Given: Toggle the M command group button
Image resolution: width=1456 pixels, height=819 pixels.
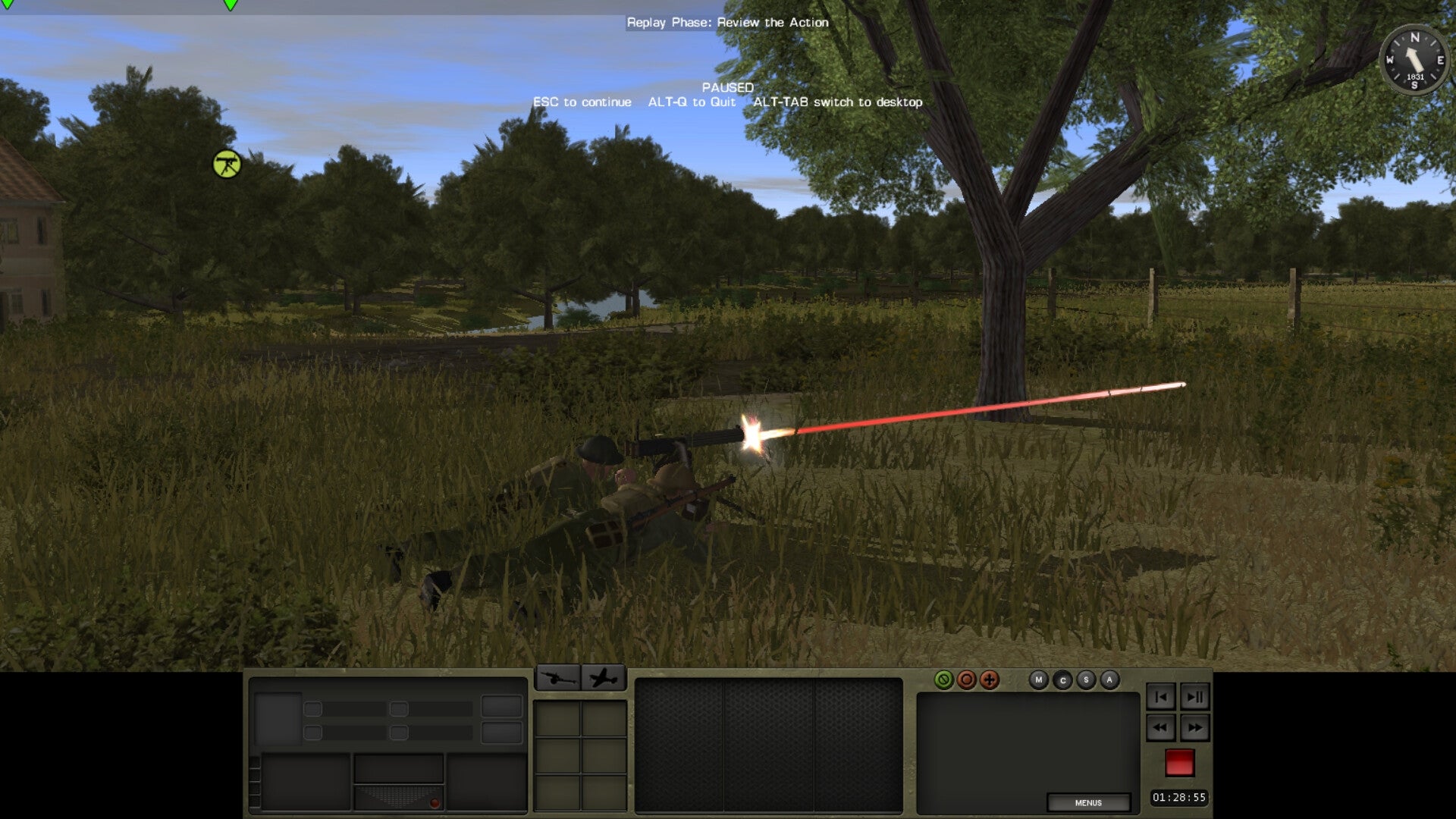Looking at the screenshot, I should point(1038,681).
